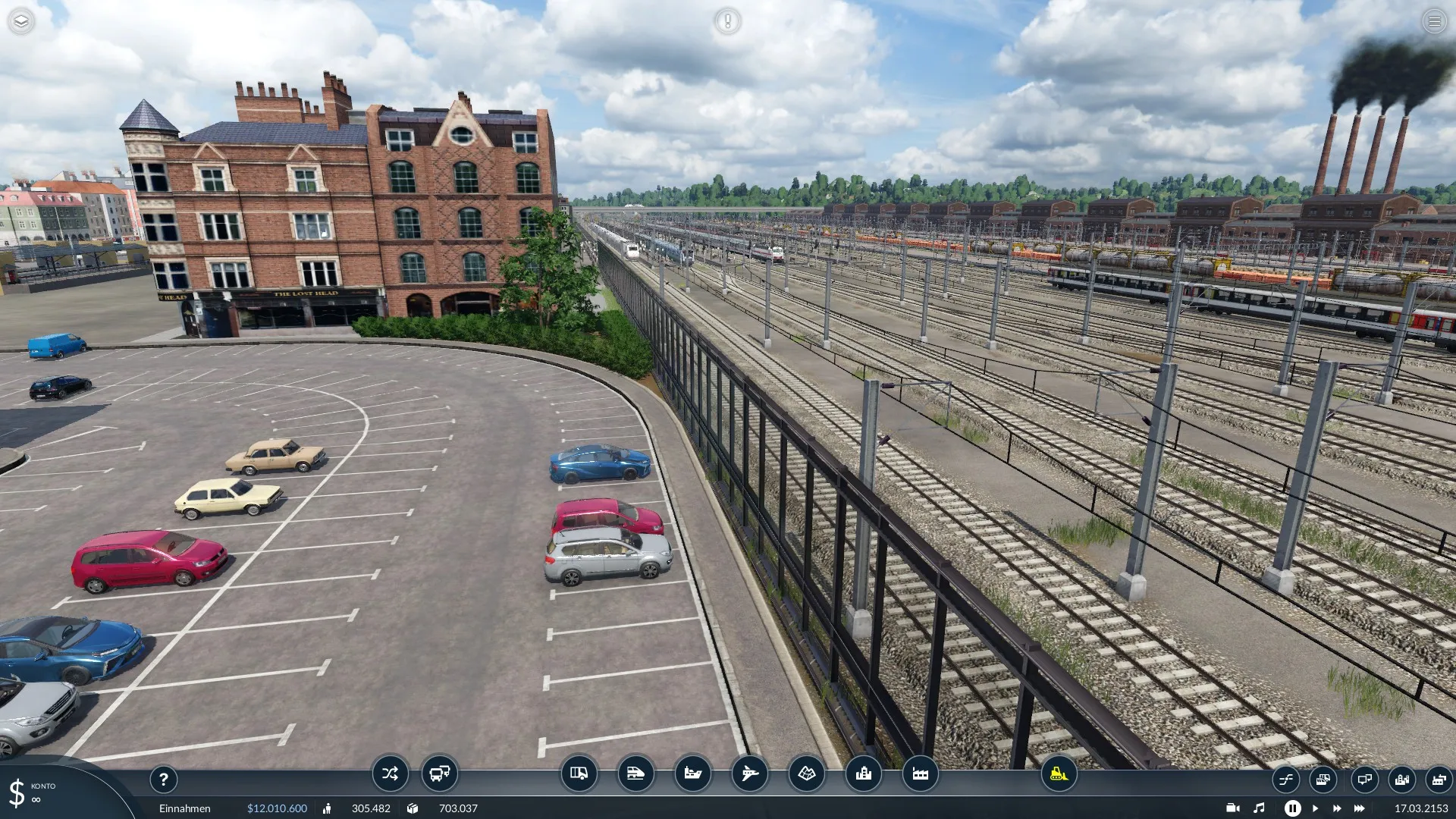This screenshot has width=1456, height=819.
Task: Open the water construction ship menu
Action: tap(692, 773)
